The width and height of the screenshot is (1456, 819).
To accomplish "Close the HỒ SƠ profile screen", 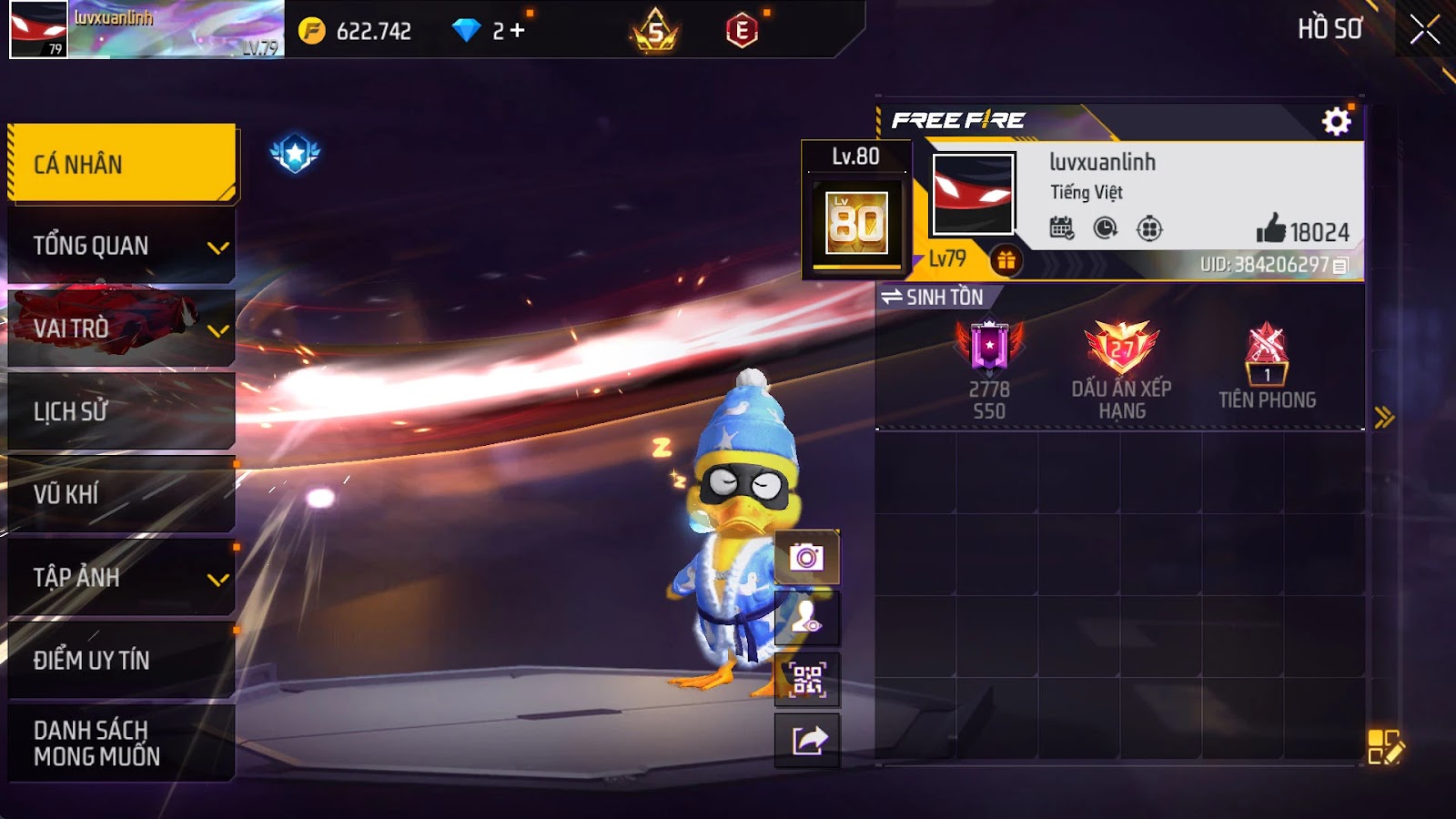I will coord(1424,30).
